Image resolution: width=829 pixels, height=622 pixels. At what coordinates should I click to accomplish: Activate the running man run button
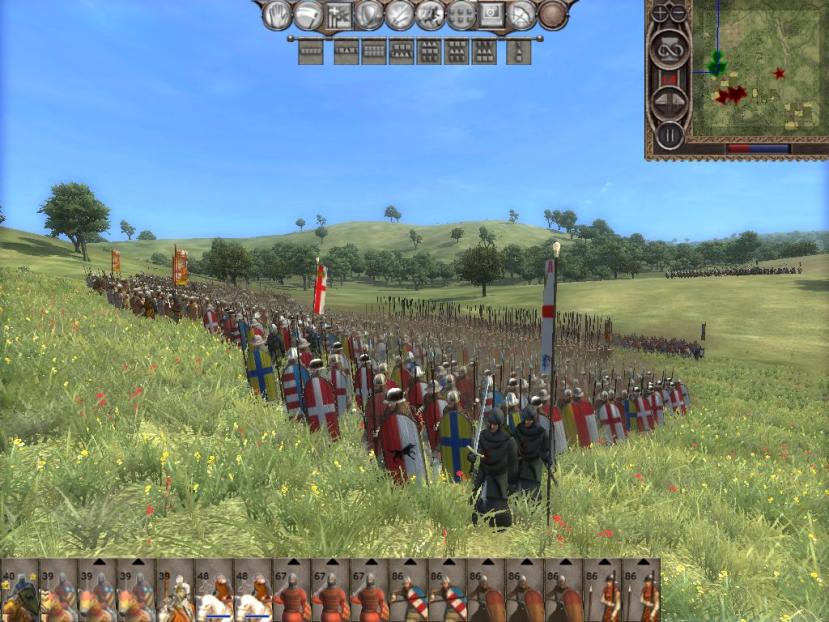pos(430,14)
